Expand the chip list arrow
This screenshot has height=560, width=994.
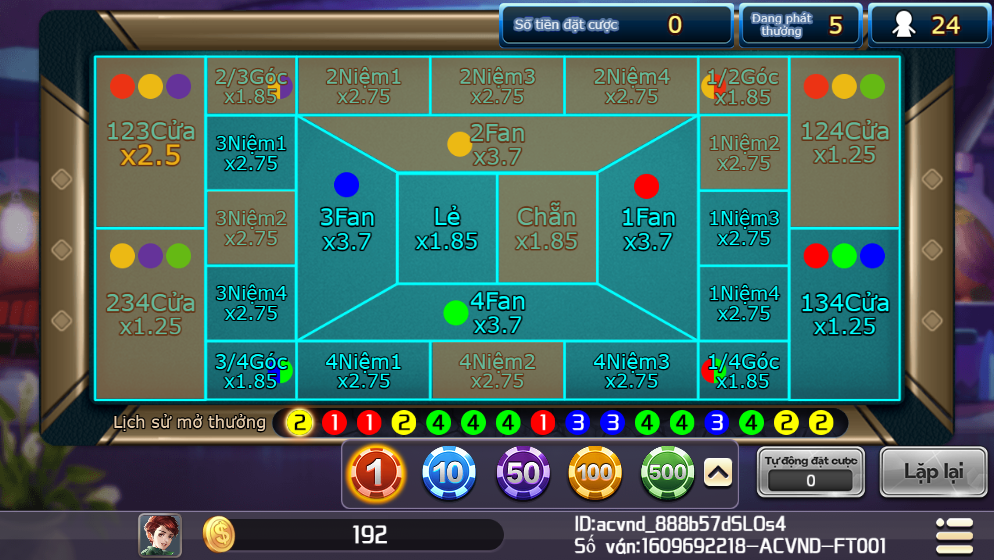718,473
